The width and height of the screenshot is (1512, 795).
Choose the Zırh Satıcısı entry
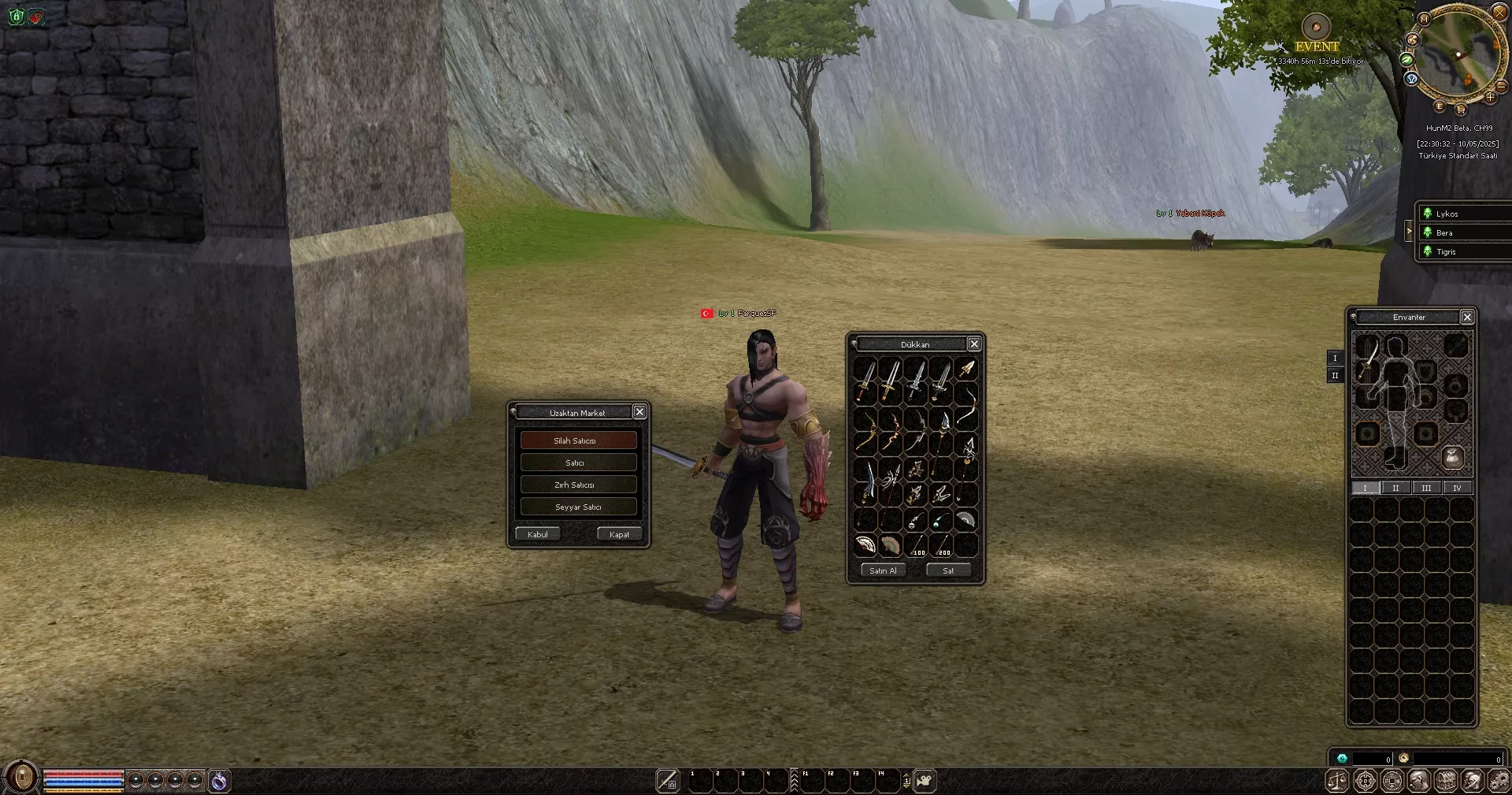tap(578, 485)
